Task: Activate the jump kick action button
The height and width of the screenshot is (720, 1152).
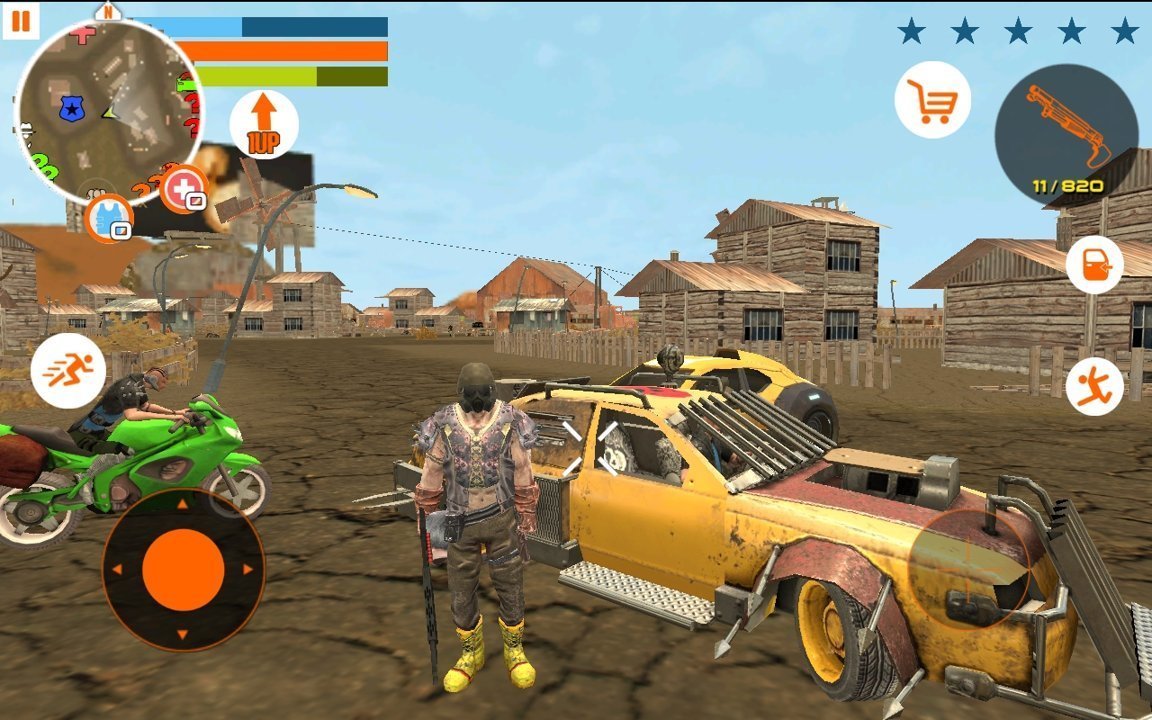Action: click(x=1094, y=387)
